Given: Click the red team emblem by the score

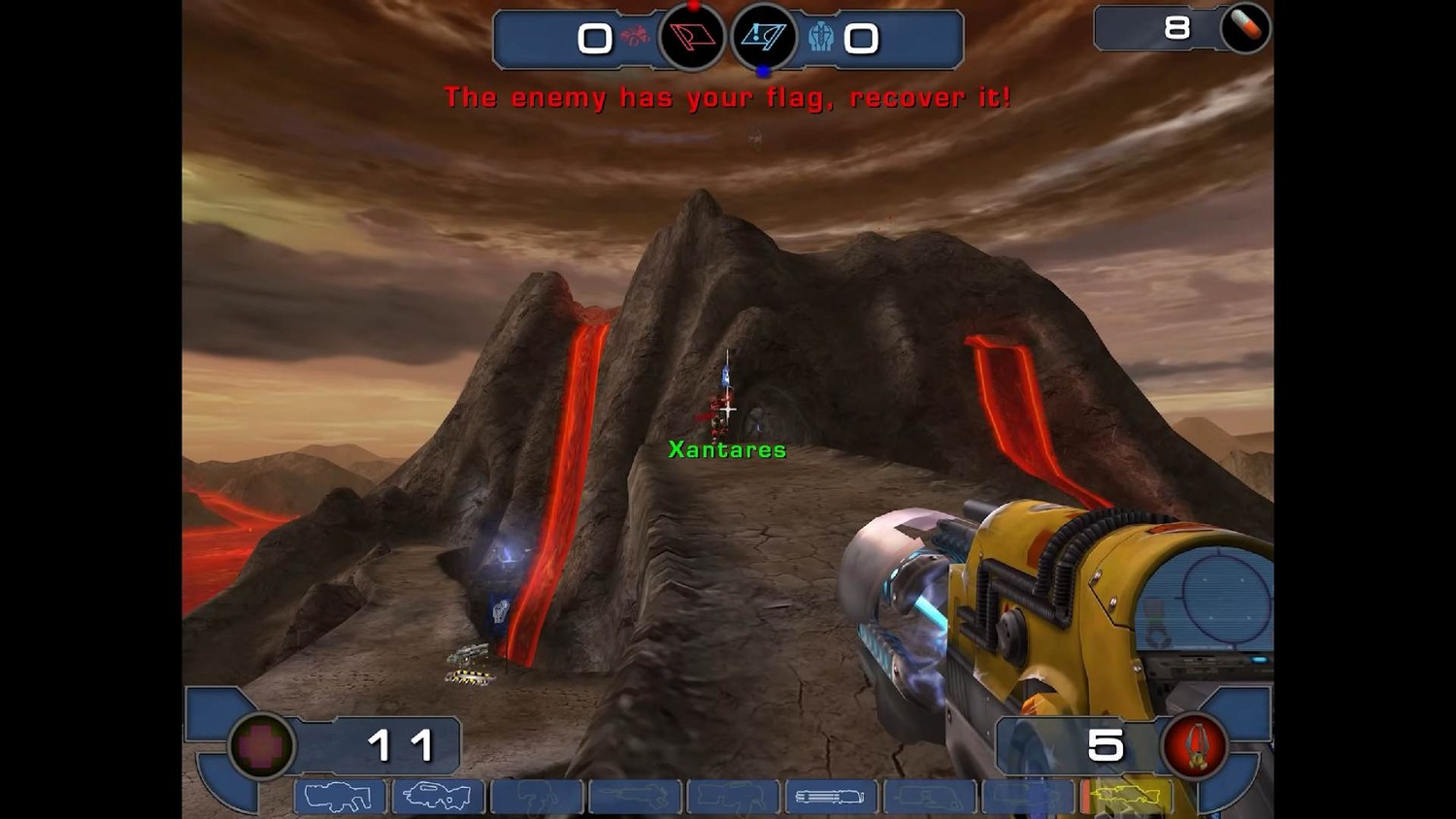Looking at the screenshot, I should tap(637, 38).
